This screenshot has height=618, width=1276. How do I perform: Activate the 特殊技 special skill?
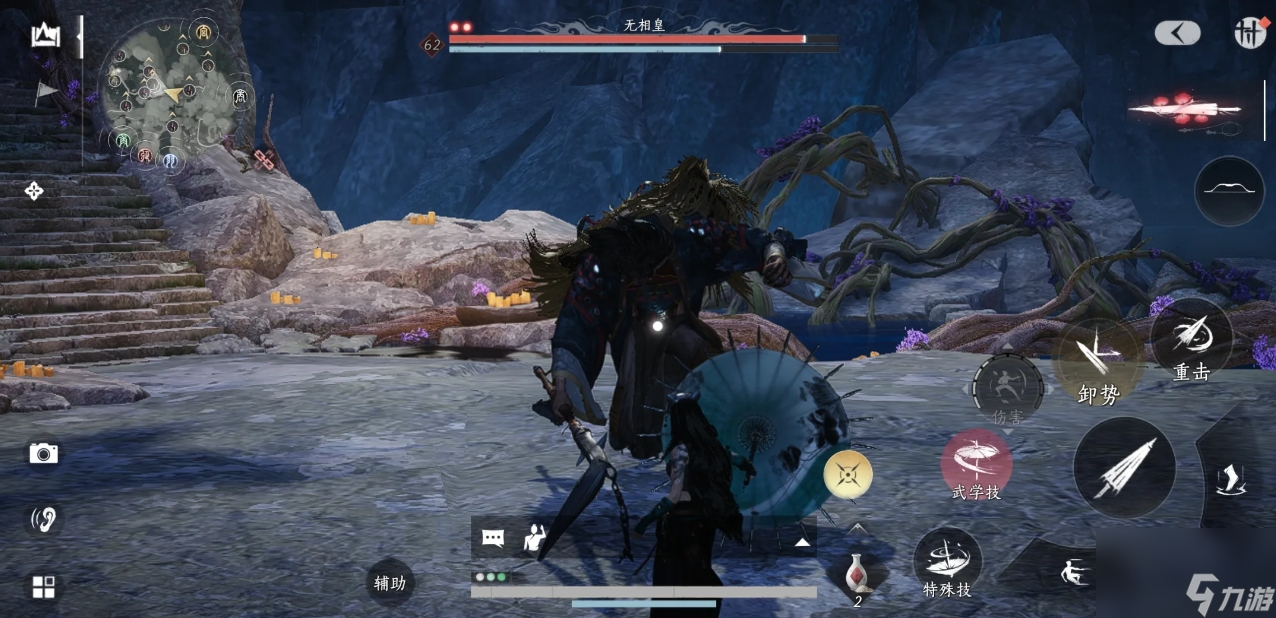pyautogui.click(x=947, y=563)
